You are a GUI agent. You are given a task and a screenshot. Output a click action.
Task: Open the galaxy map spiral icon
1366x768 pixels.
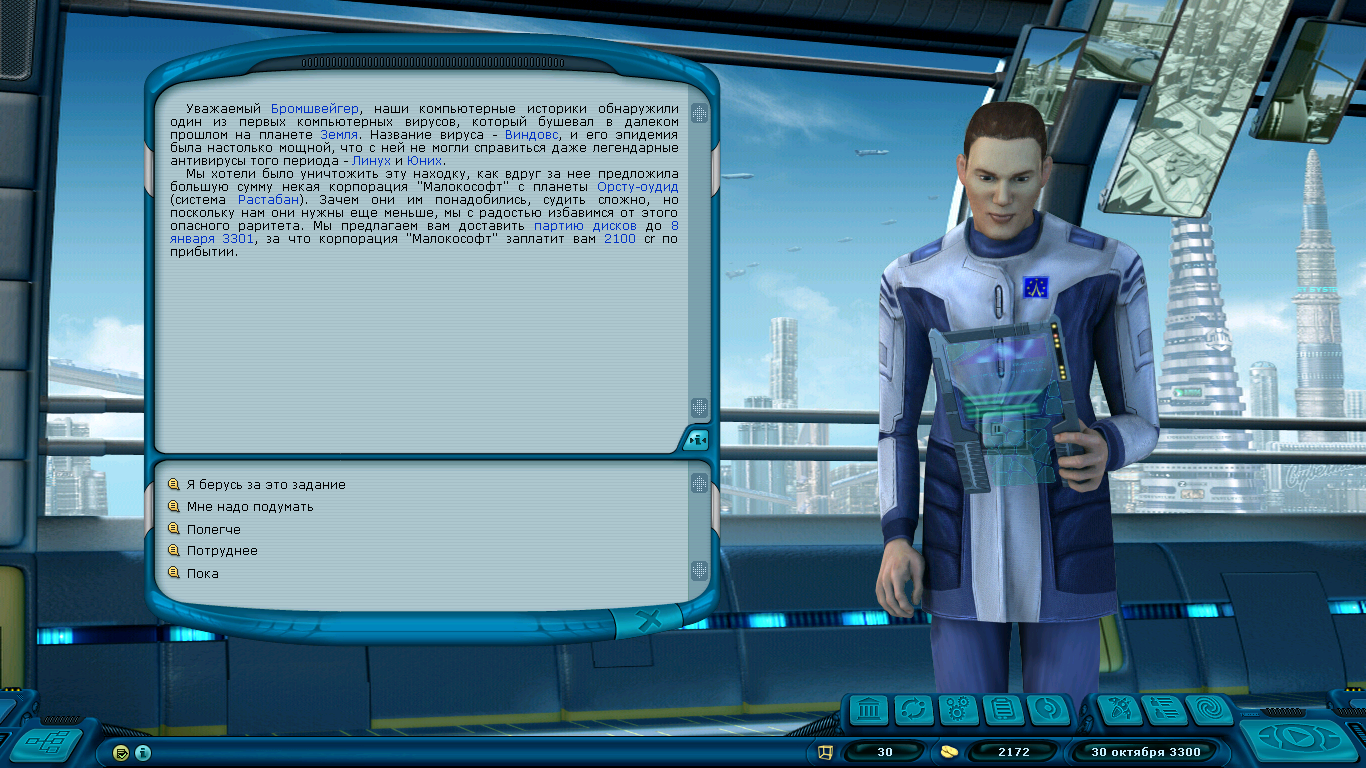pos(1209,711)
